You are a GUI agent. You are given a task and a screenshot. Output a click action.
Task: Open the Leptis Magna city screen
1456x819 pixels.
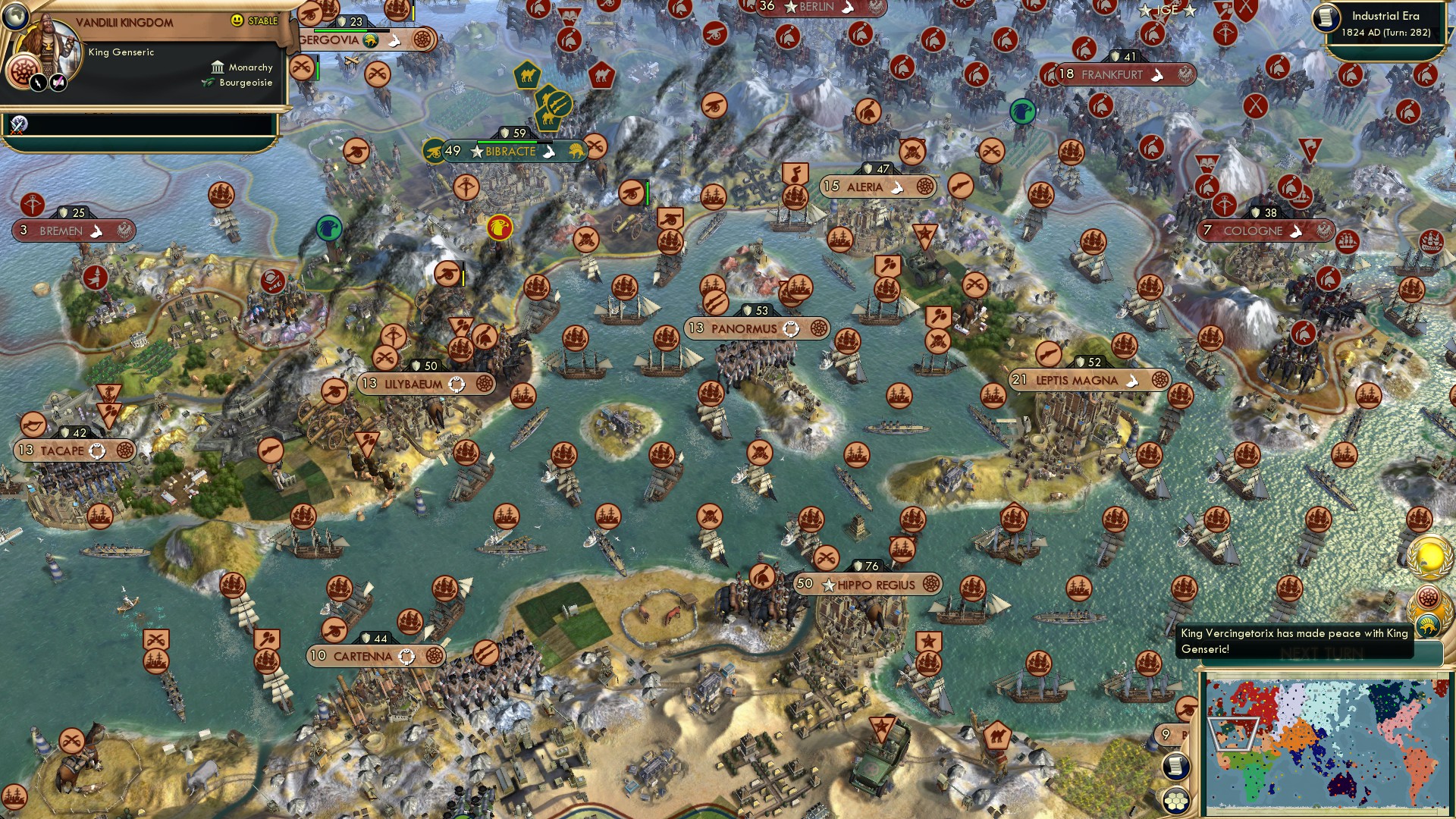(1077, 379)
